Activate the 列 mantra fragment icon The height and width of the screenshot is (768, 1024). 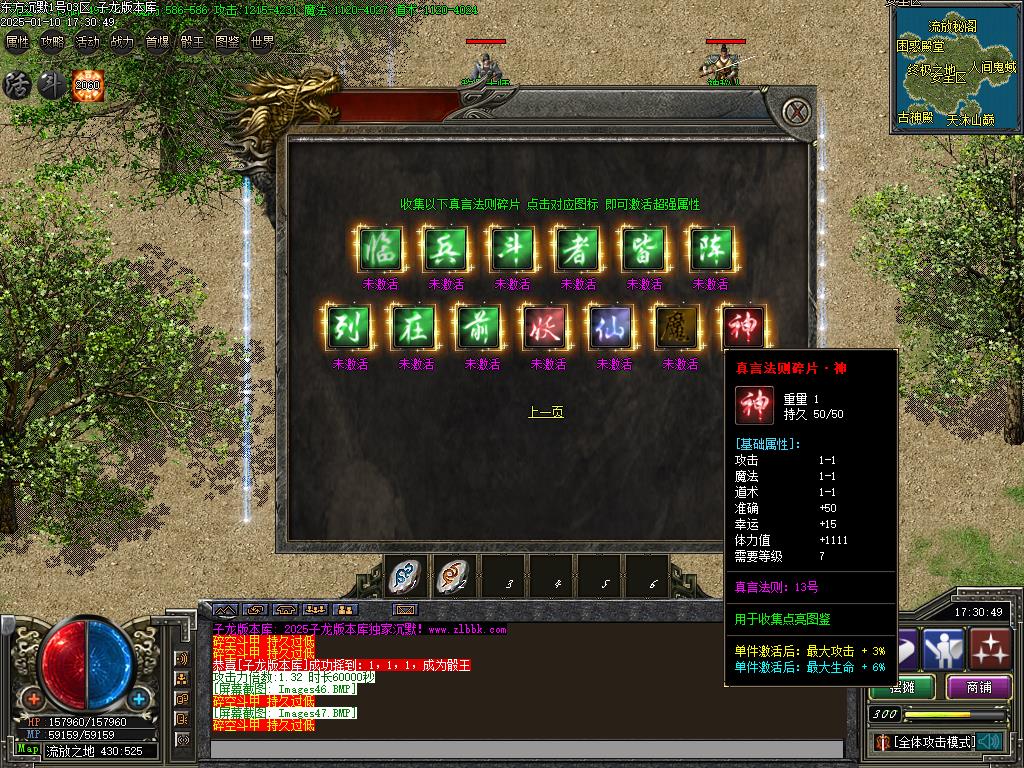(349, 327)
